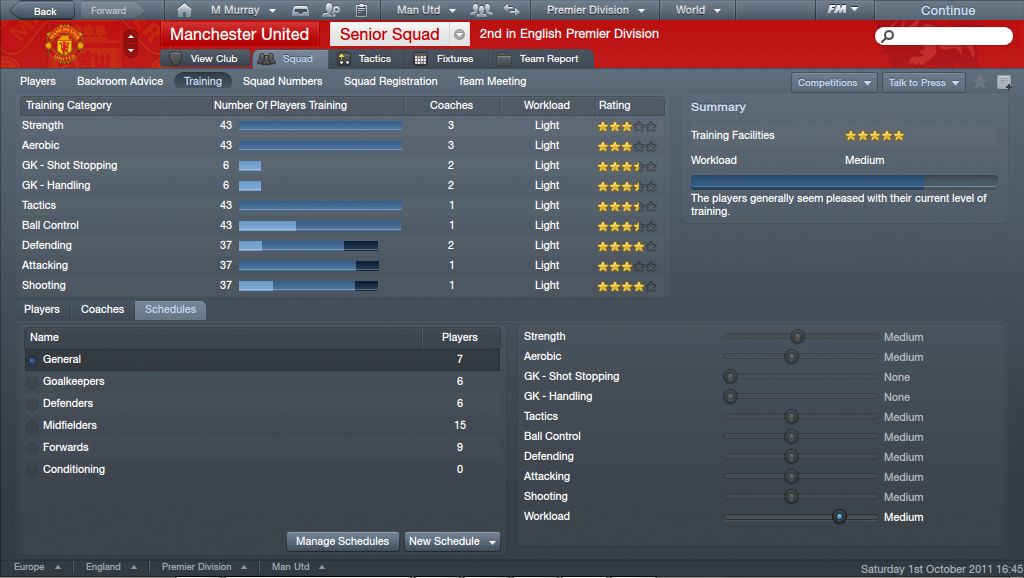The width and height of the screenshot is (1024, 578).
Task: Show the View Club tab
Action: pos(204,59)
